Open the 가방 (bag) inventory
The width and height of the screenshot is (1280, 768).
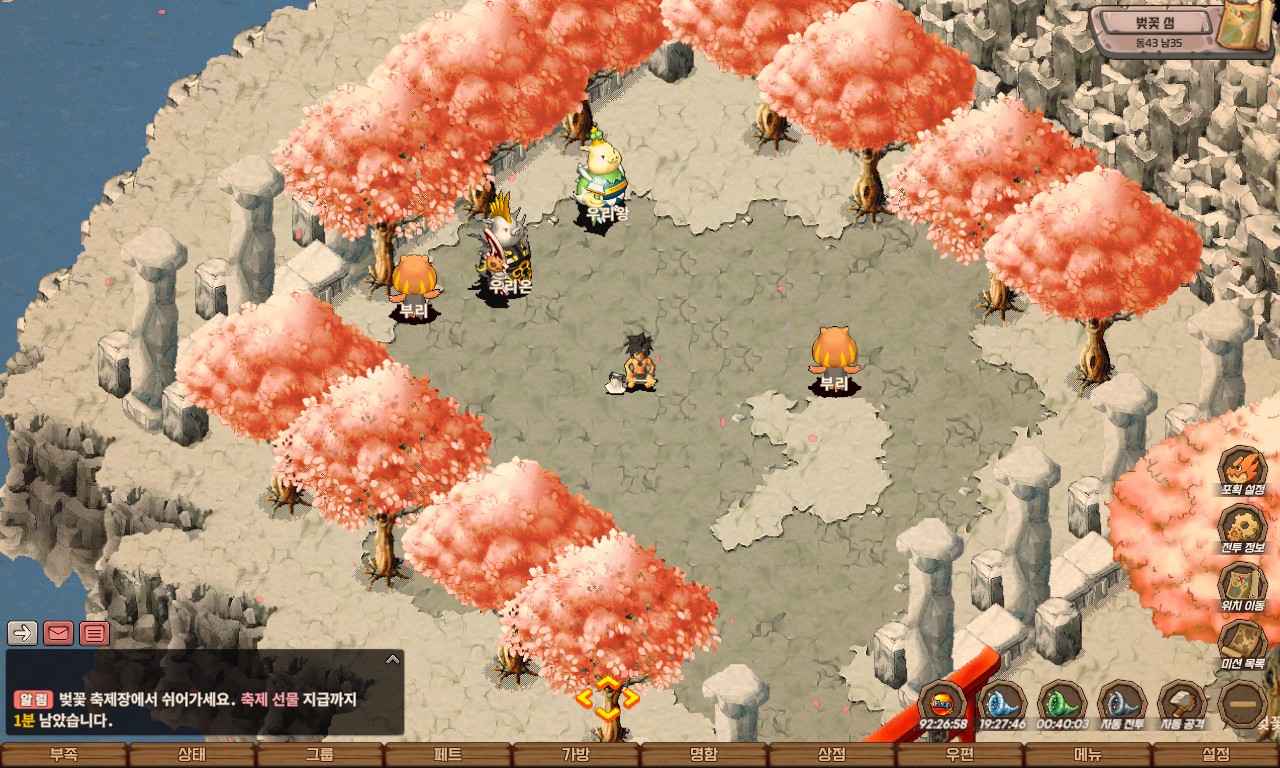(x=575, y=755)
